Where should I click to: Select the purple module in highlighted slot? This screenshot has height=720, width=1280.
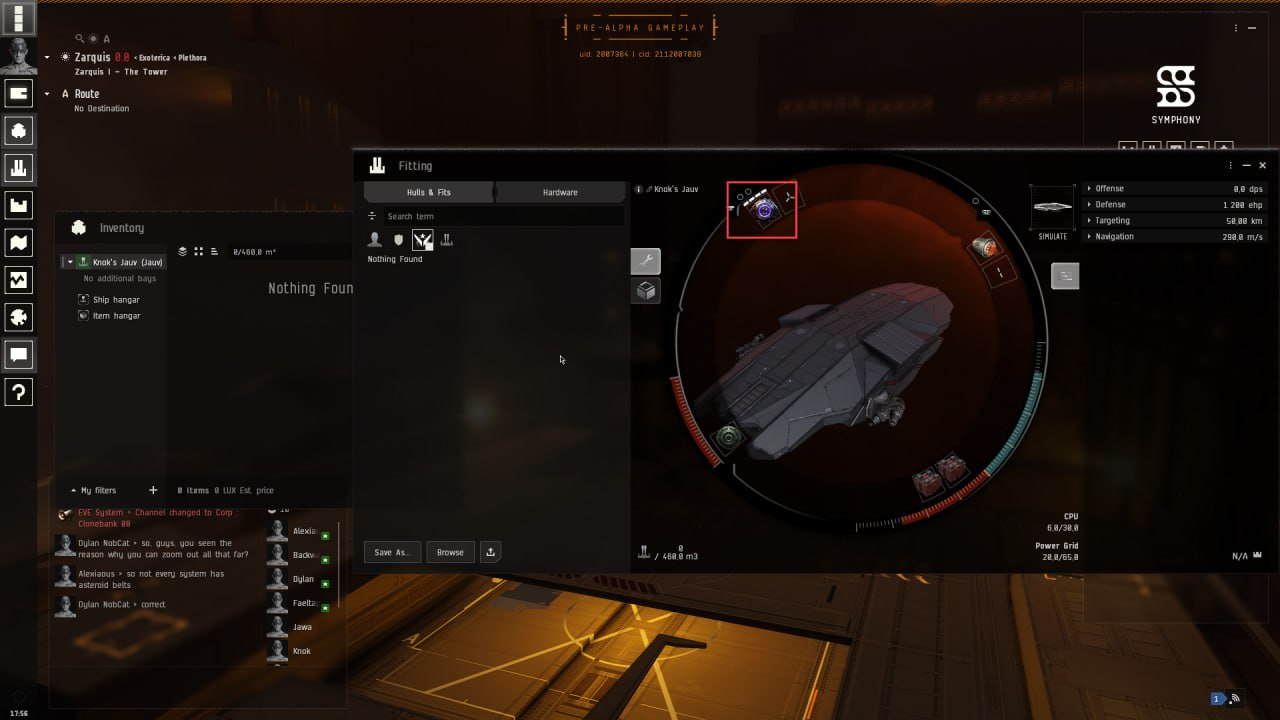765,210
